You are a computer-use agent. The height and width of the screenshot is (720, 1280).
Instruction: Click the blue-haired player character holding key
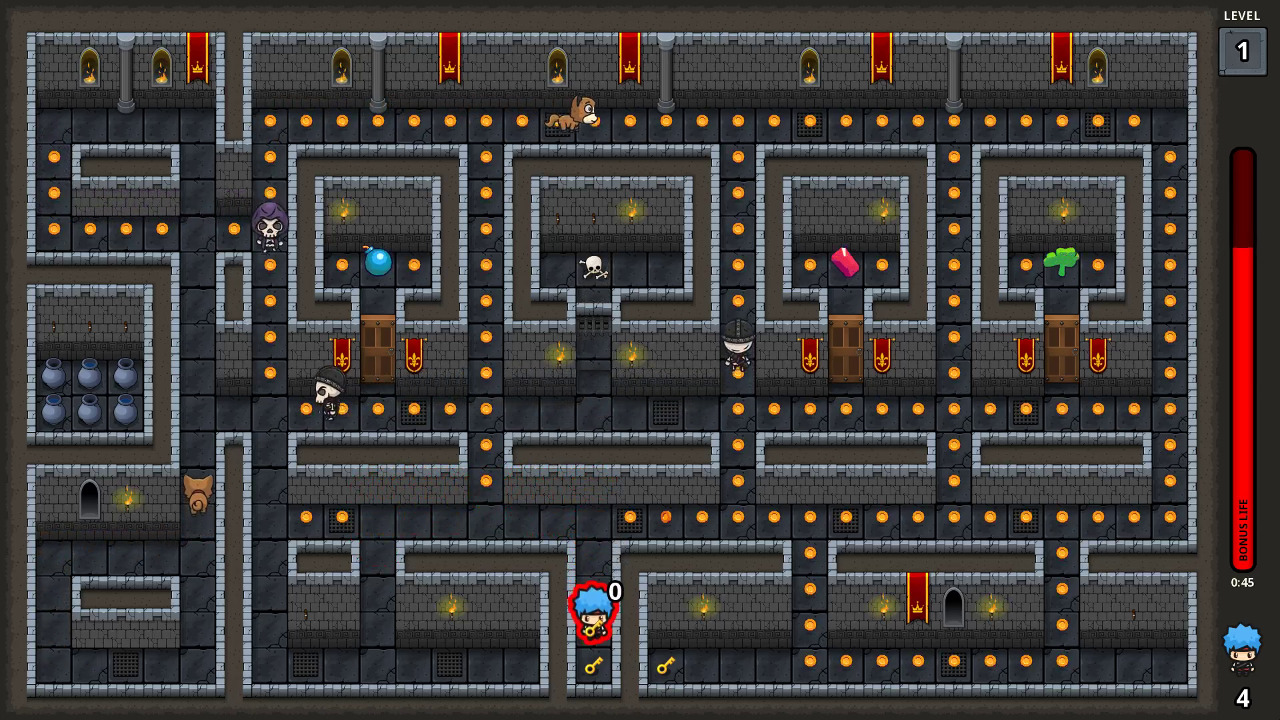click(x=595, y=613)
